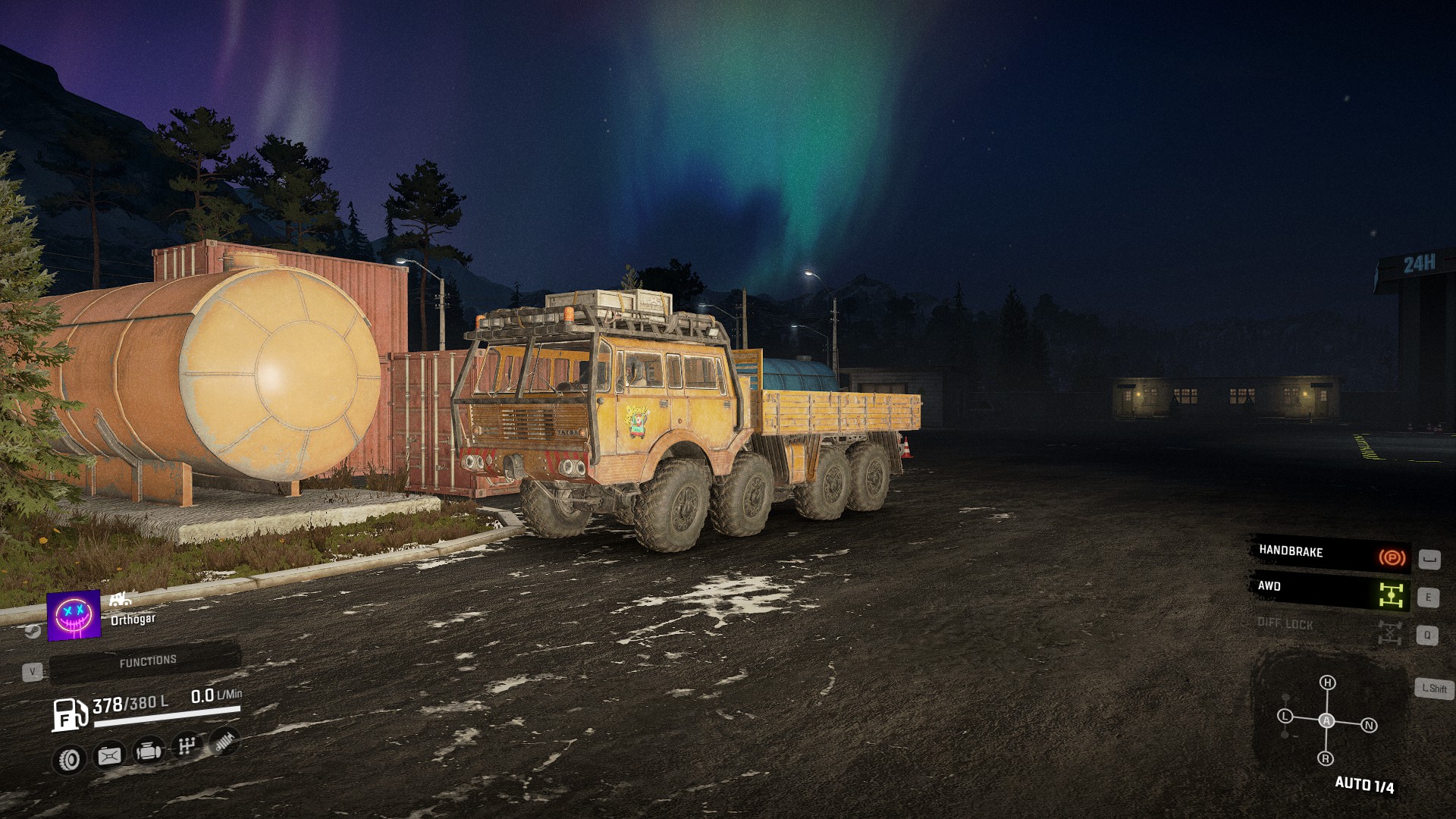
Task: Select Auto gear at gearbox center
Action: [1326, 720]
